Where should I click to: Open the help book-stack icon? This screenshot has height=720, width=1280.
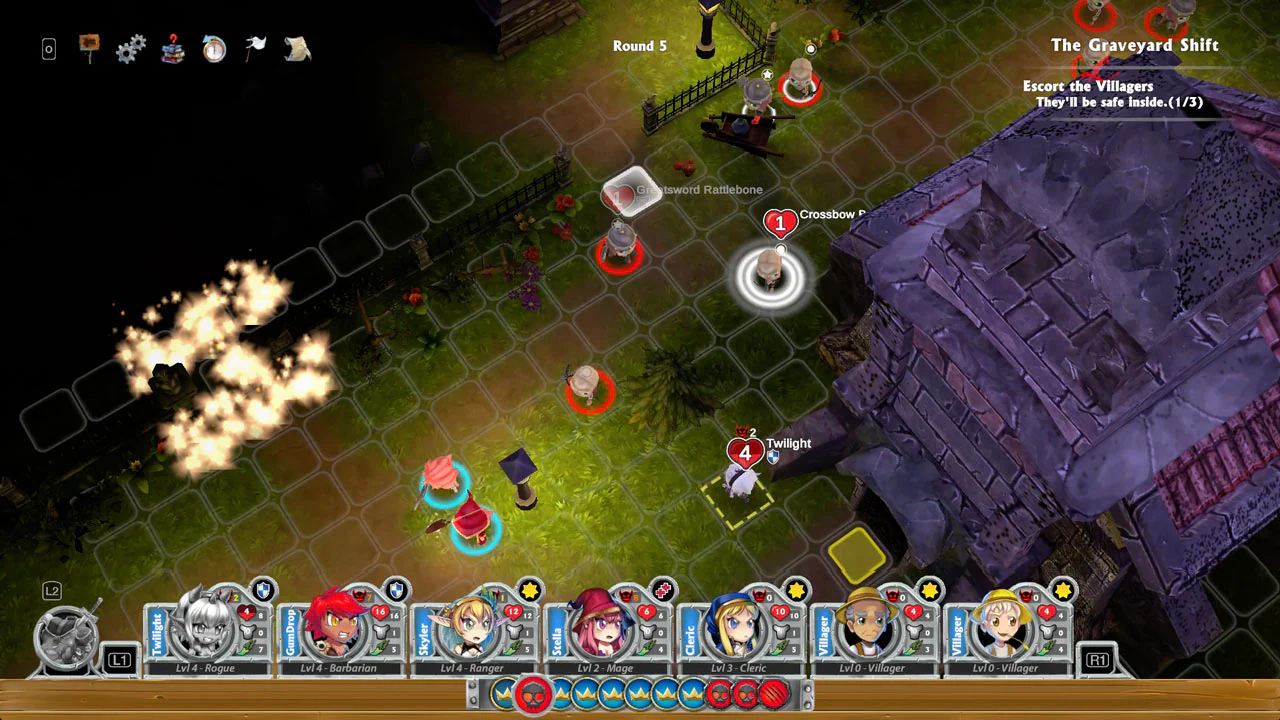[x=172, y=49]
